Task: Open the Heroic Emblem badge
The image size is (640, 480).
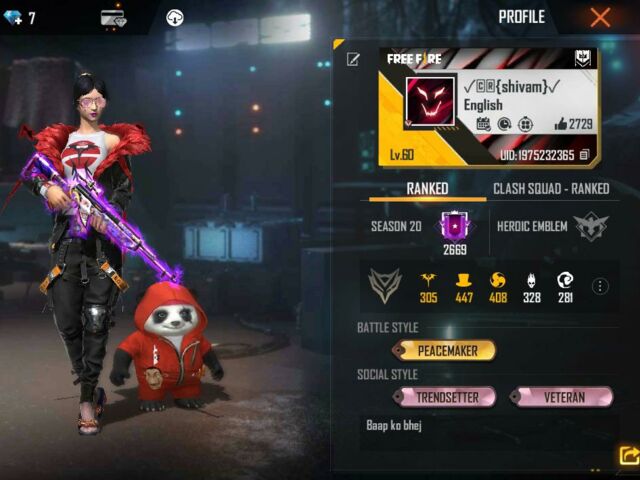Action: pos(591,227)
